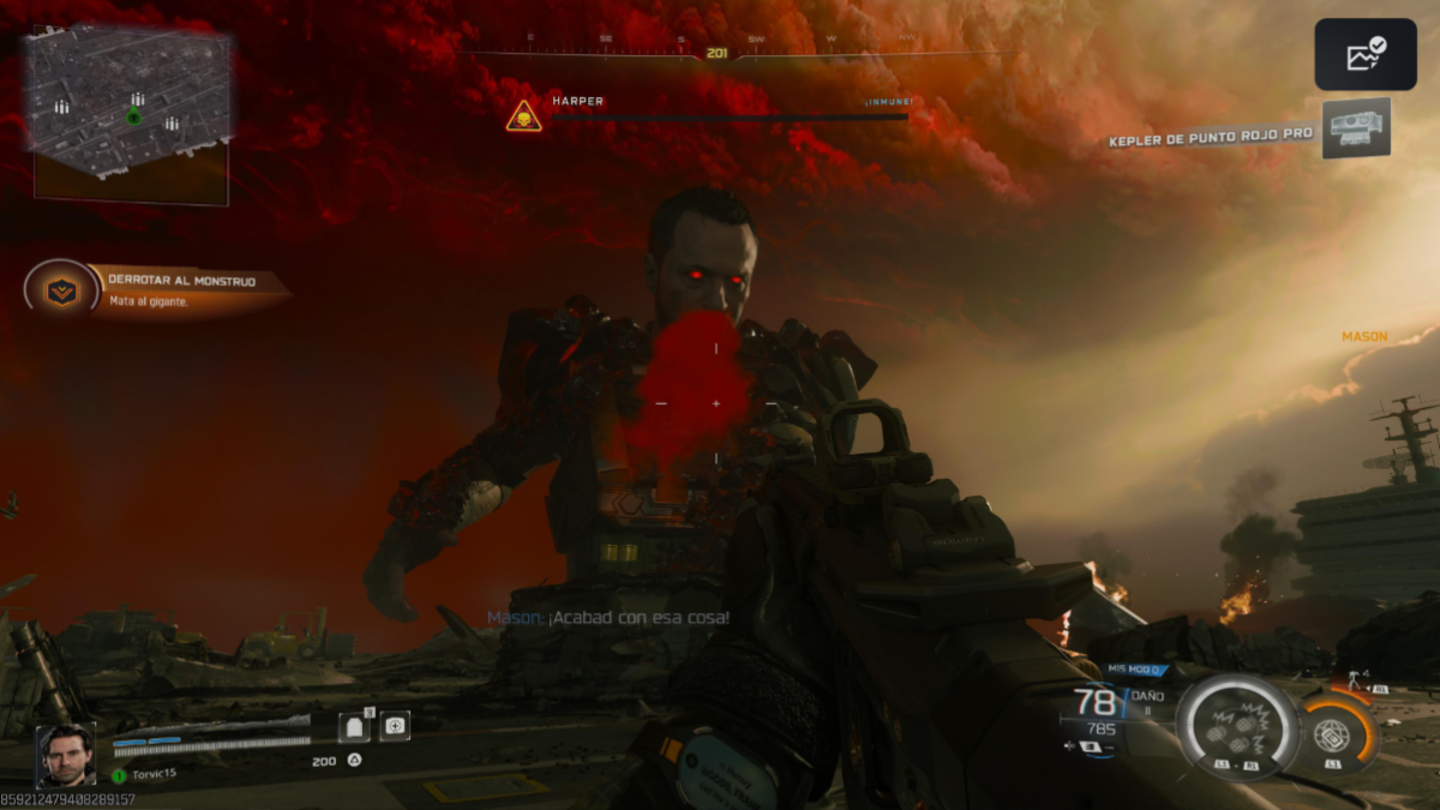Open the DAÑO II weapon mod panel
The image size is (1440, 810).
(x=1157, y=698)
